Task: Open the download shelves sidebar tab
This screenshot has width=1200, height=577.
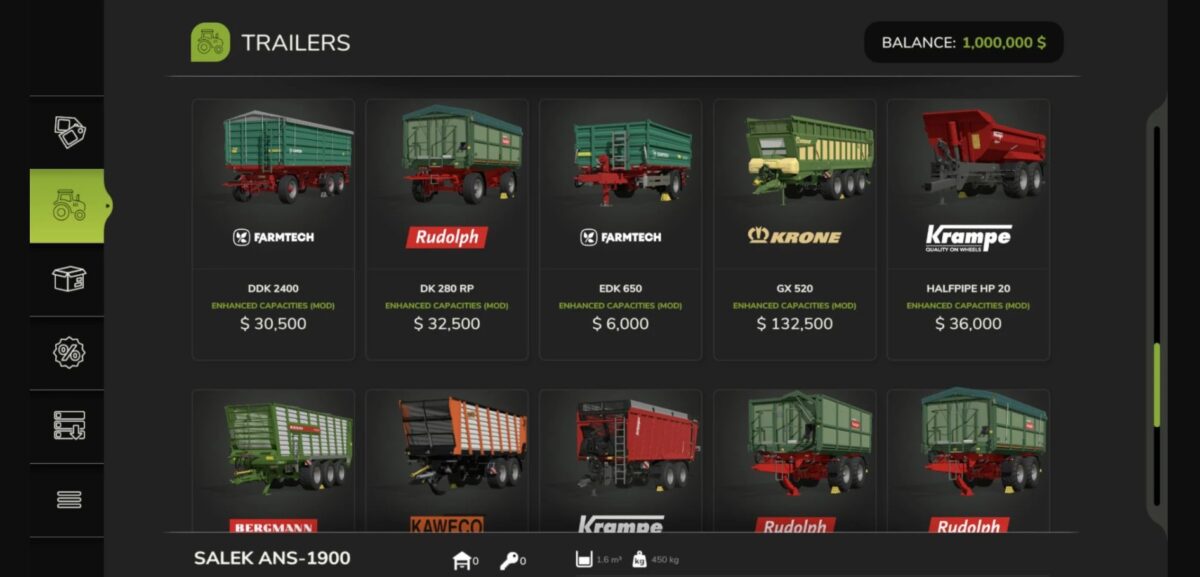Action: (69, 426)
